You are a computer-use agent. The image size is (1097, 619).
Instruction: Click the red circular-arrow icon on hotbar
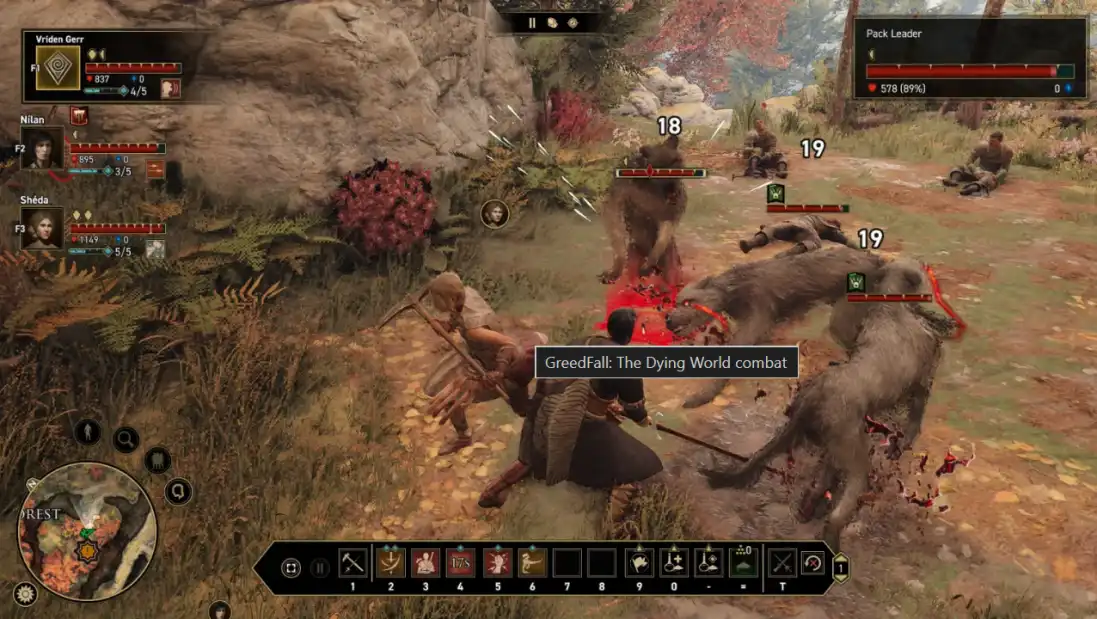point(813,563)
